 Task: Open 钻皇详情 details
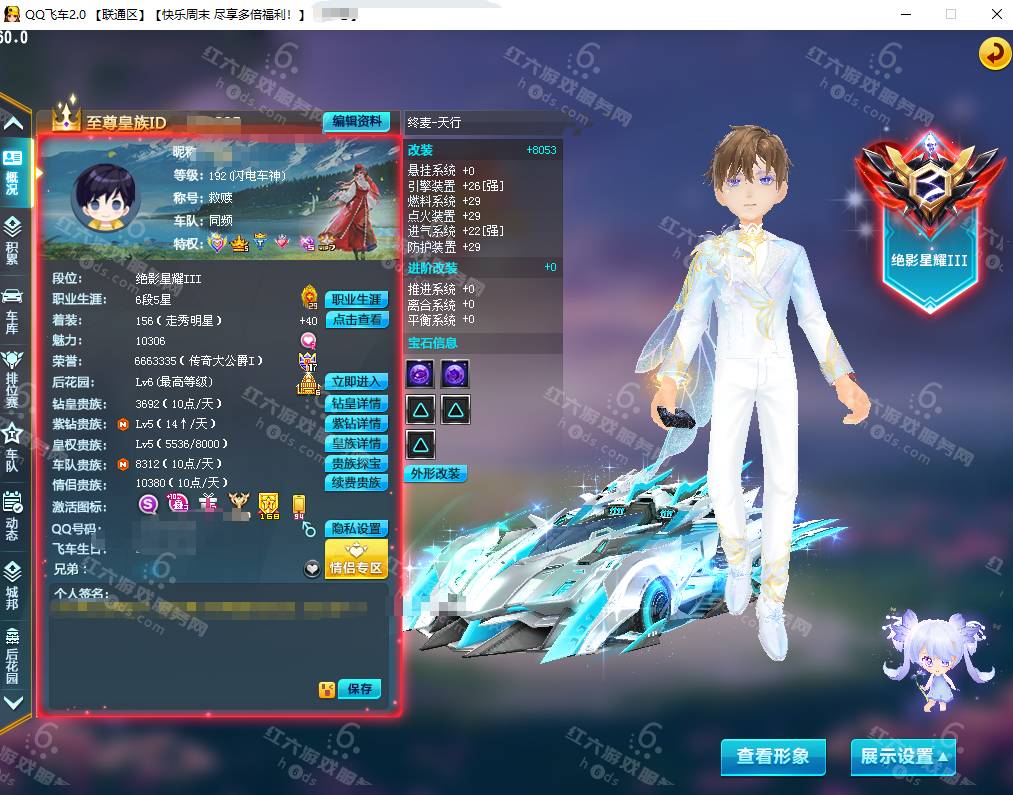pyautogui.click(x=357, y=404)
